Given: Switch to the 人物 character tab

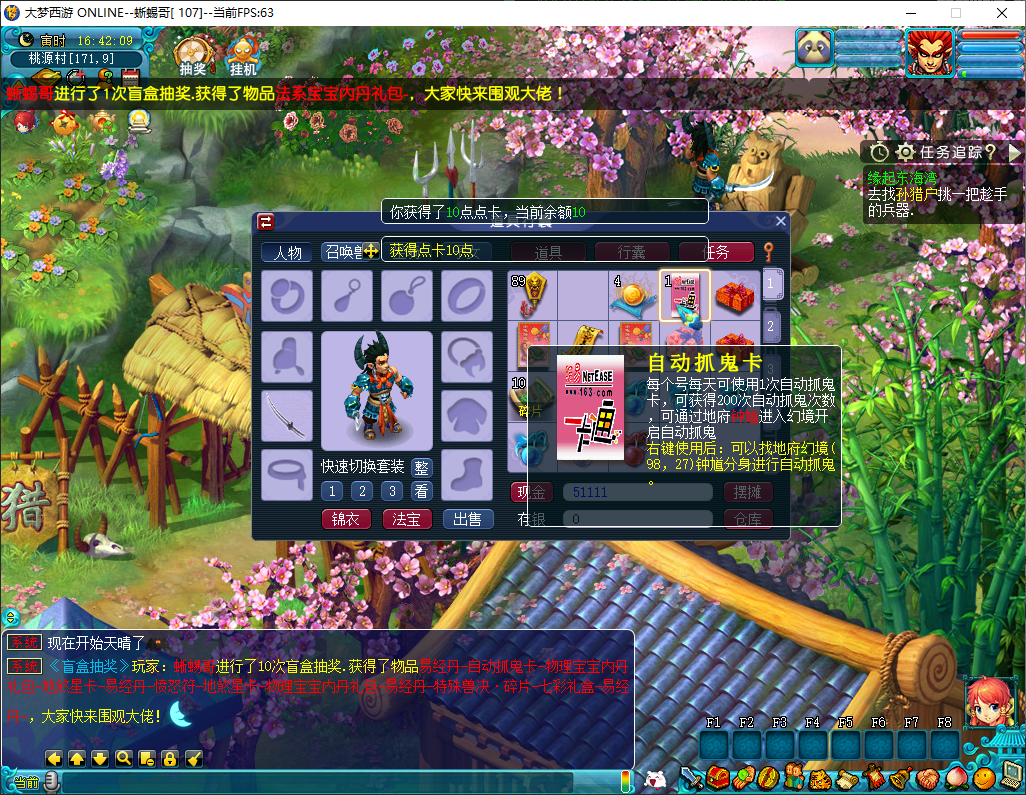Looking at the screenshot, I should [288, 252].
